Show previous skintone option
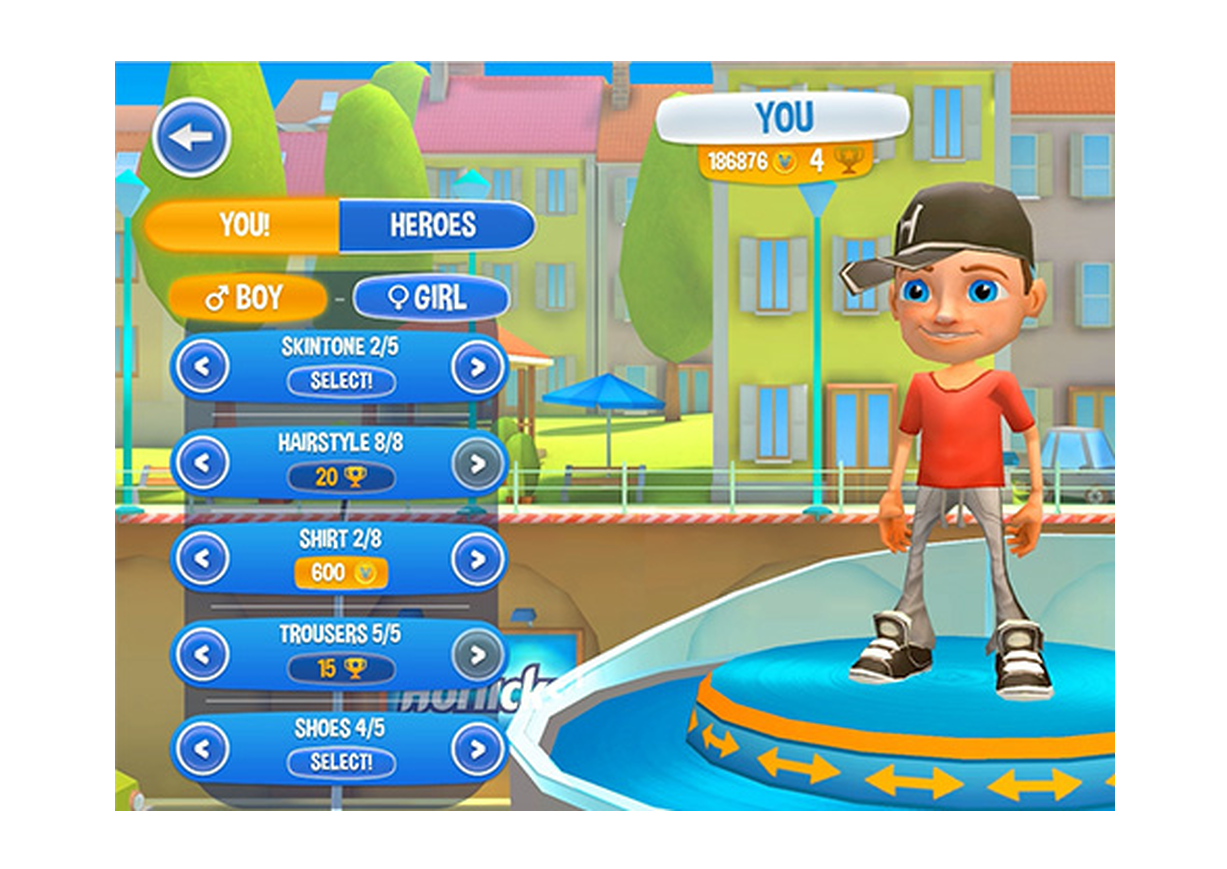Screen dimensions: 1227x869 [x=203, y=368]
